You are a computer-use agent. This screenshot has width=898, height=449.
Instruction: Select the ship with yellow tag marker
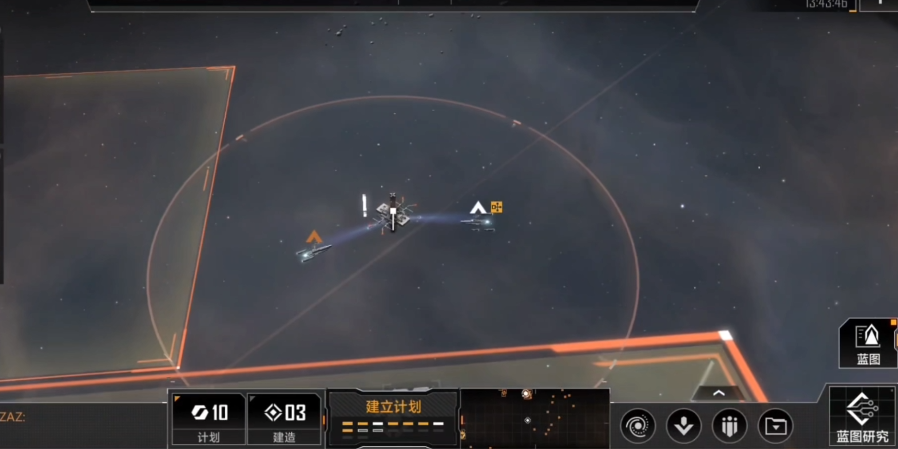[x=480, y=219]
